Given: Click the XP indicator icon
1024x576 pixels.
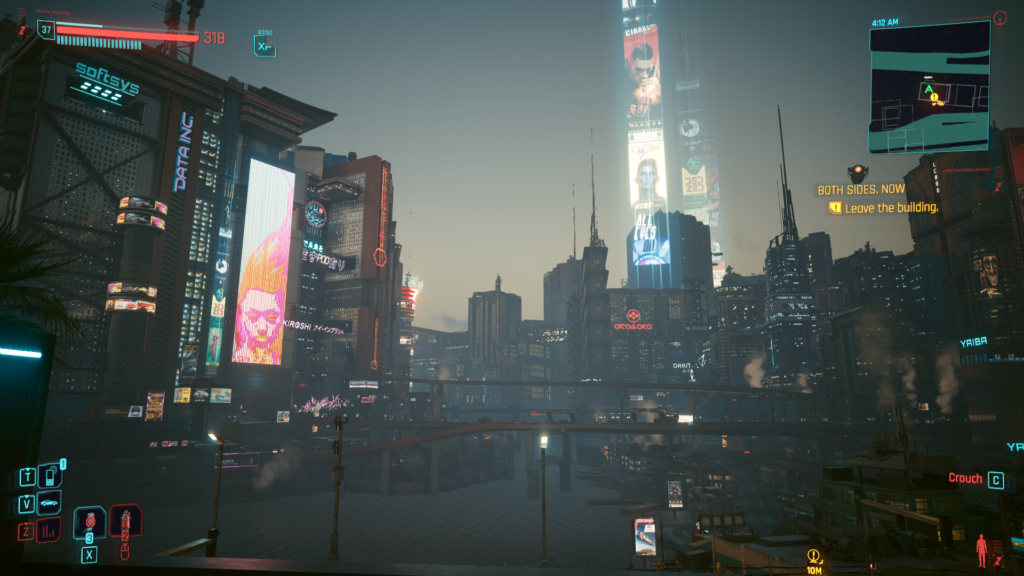Looking at the screenshot, I should (264, 45).
